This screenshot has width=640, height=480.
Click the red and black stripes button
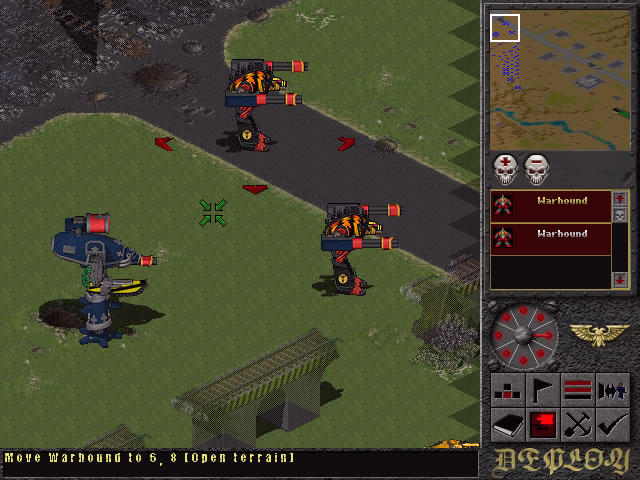pyautogui.click(x=577, y=388)
